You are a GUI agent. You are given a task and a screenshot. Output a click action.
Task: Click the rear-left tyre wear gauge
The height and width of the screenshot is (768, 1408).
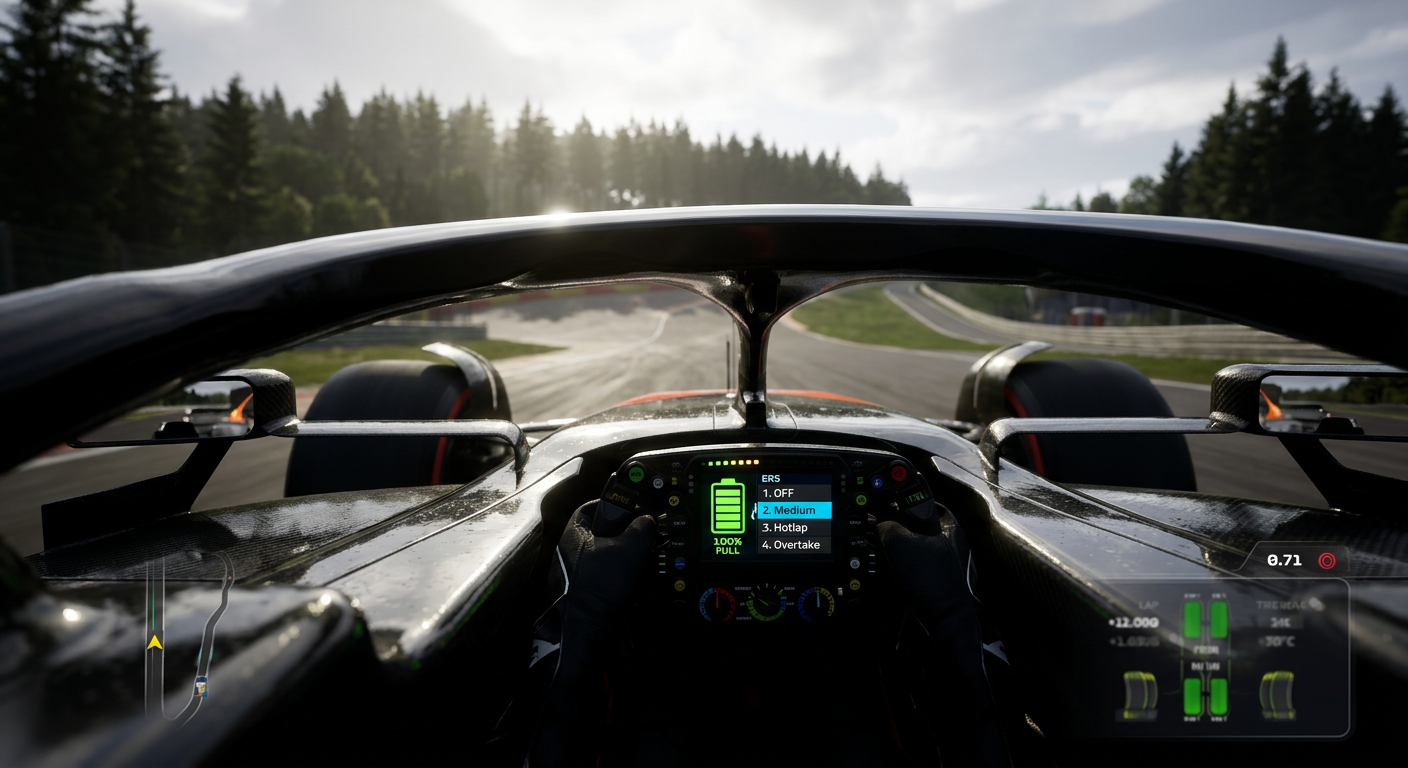click(x=1140, y=691)
